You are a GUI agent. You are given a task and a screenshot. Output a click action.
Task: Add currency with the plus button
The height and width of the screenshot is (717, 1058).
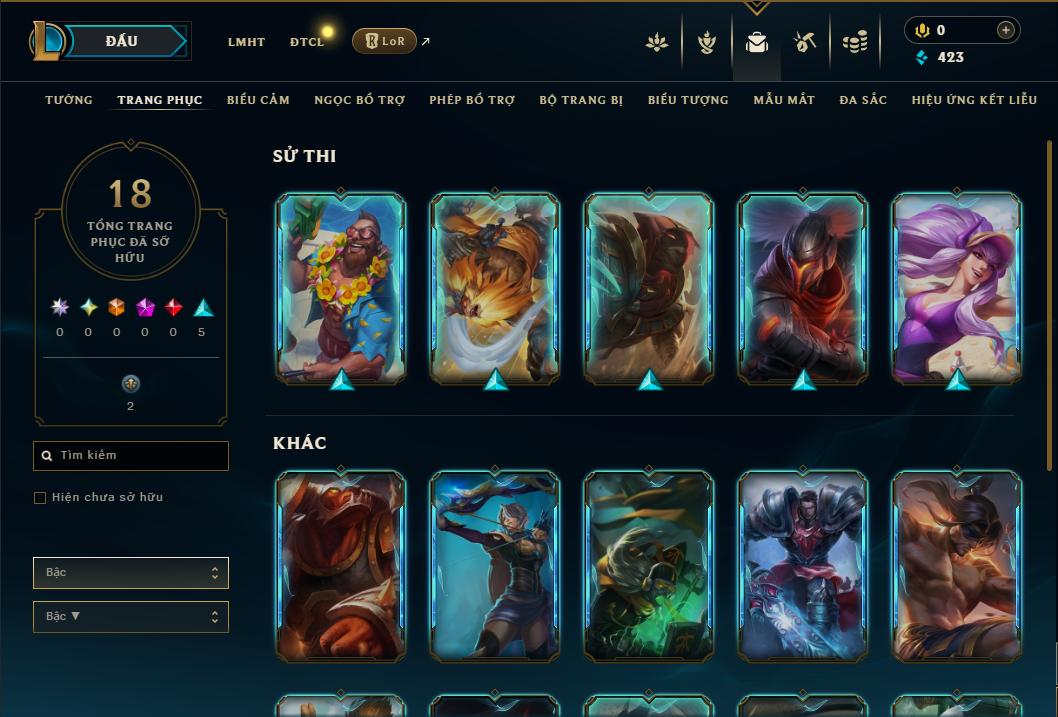(x=1005, y=30)
